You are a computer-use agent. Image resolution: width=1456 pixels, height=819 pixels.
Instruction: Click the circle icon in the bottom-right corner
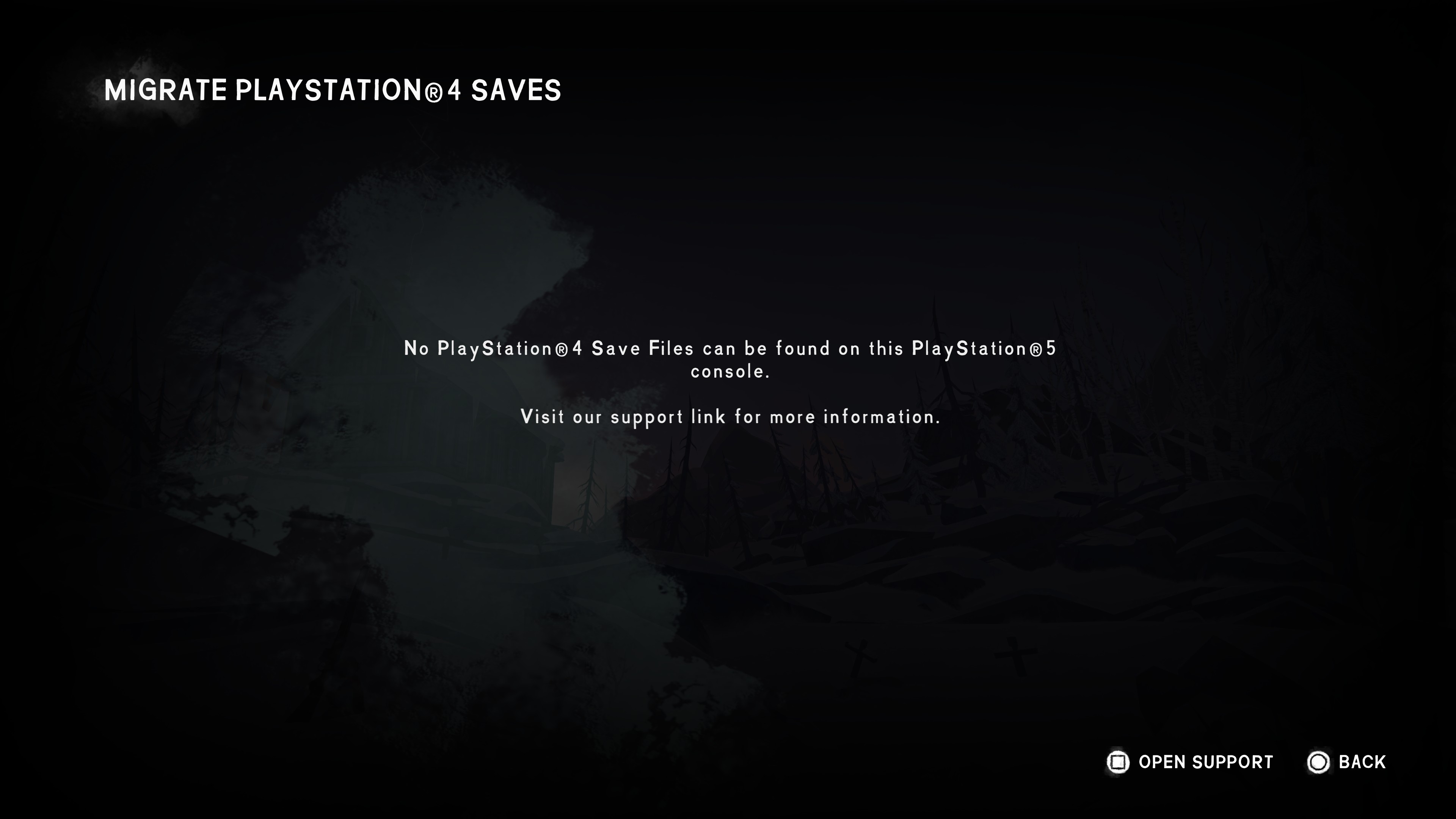click(x=1319, y=762)
